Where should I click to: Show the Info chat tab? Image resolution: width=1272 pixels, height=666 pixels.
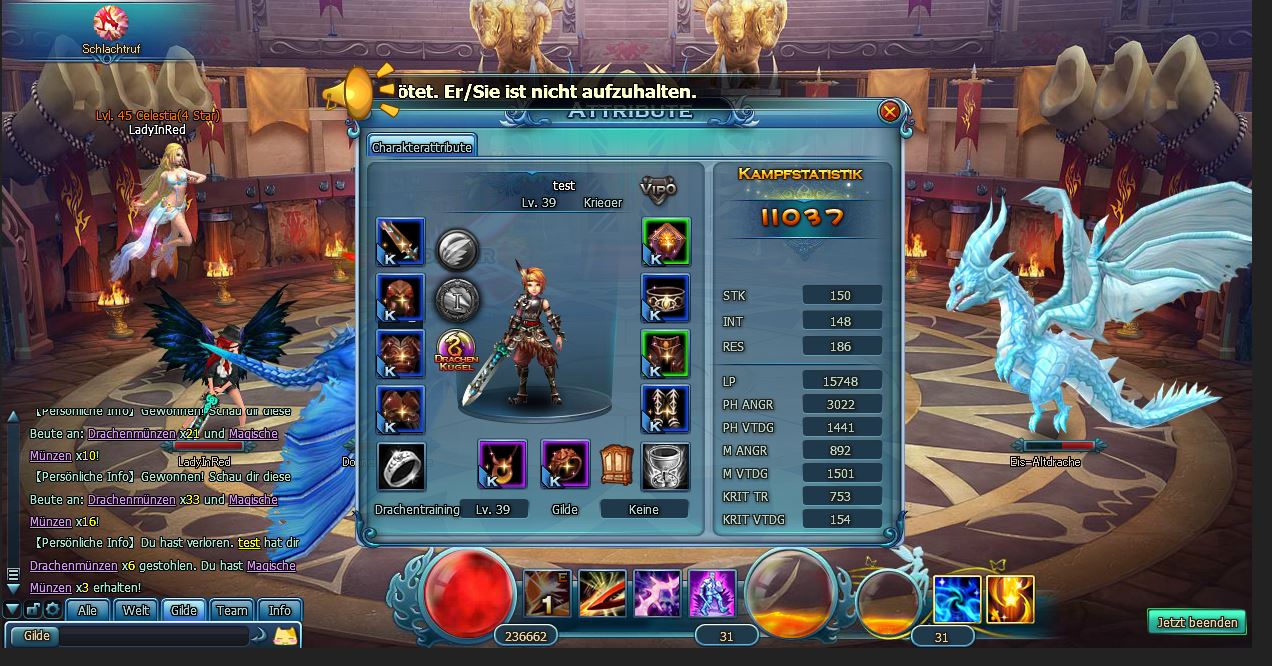[x=280, y=610]
